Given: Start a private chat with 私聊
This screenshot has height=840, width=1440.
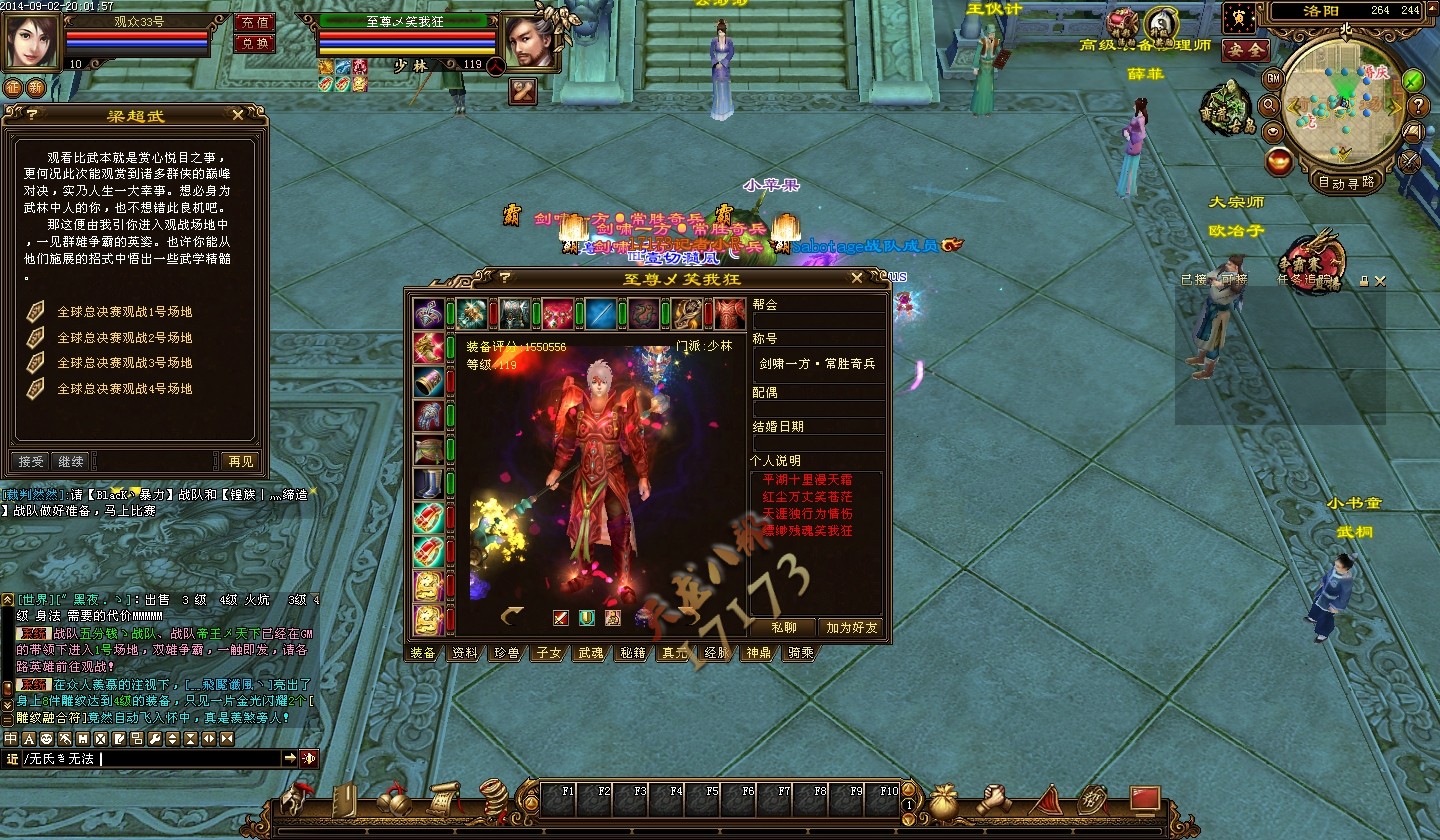Looking at the screenshot, I should [x=784, y=627].
